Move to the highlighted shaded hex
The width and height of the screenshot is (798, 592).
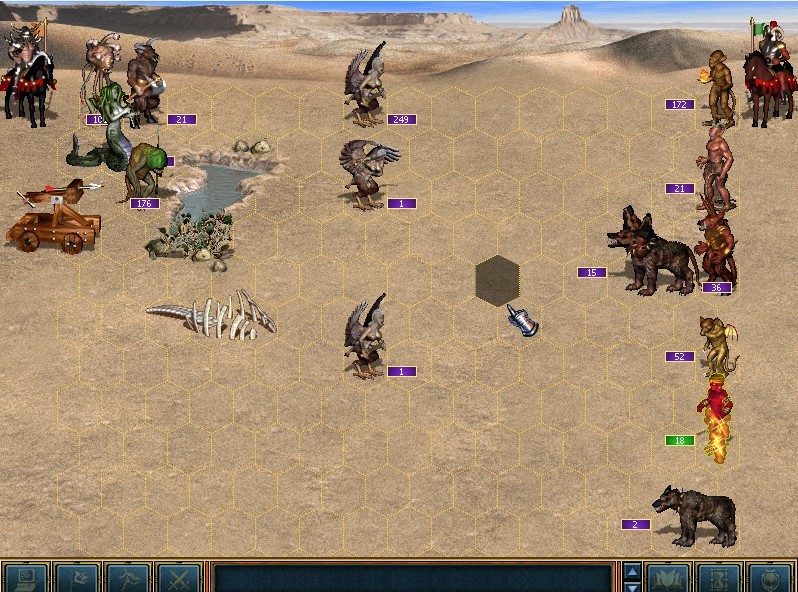(x=497, y=281)
